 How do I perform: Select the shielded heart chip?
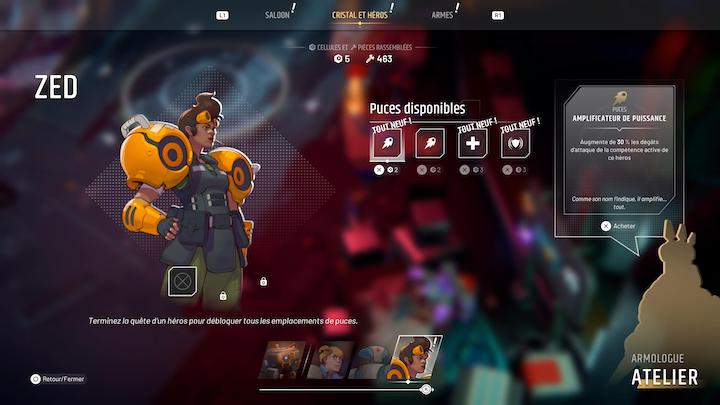point(515,144)
